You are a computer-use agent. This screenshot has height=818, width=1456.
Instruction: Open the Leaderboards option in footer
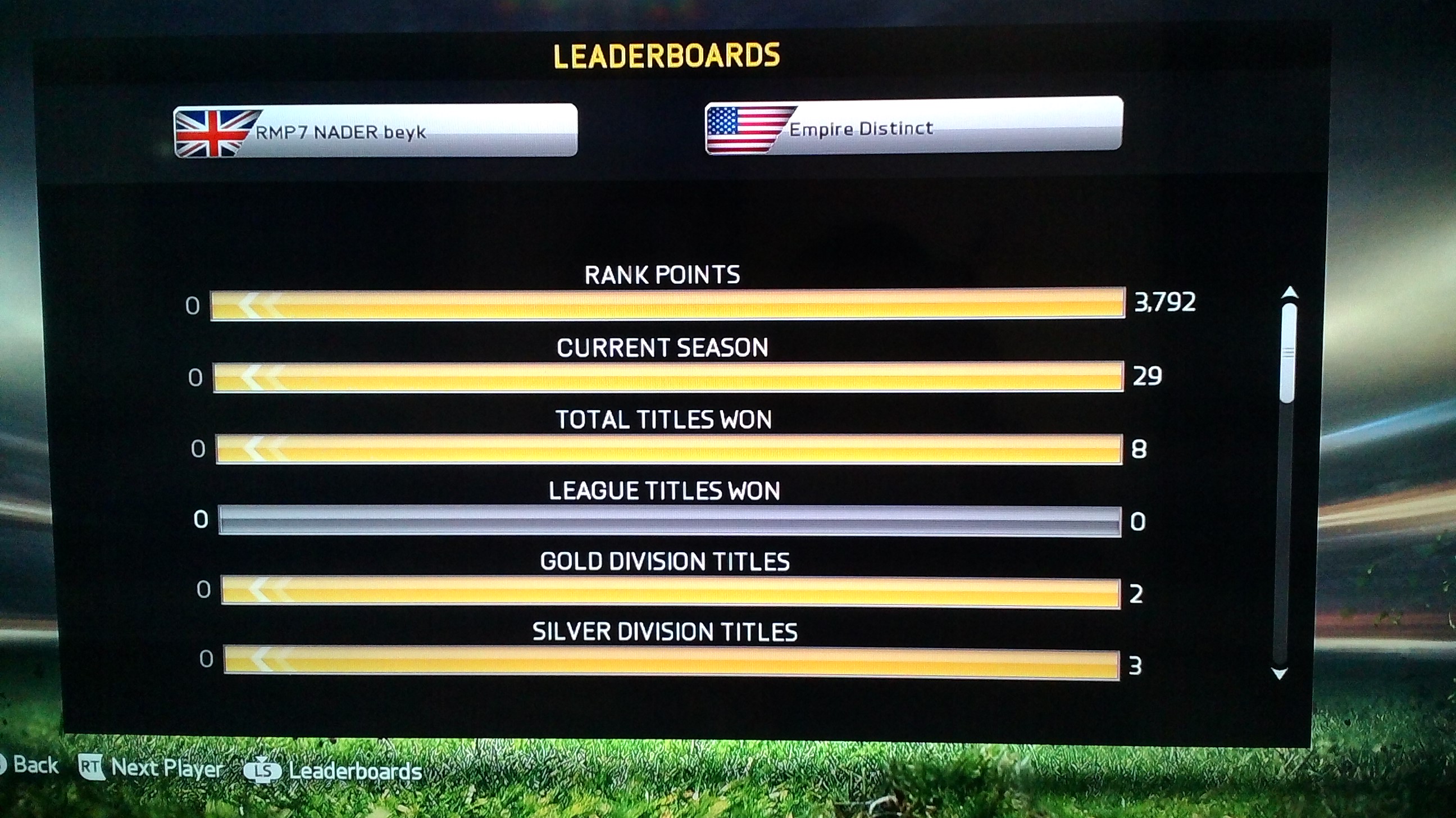334,771
